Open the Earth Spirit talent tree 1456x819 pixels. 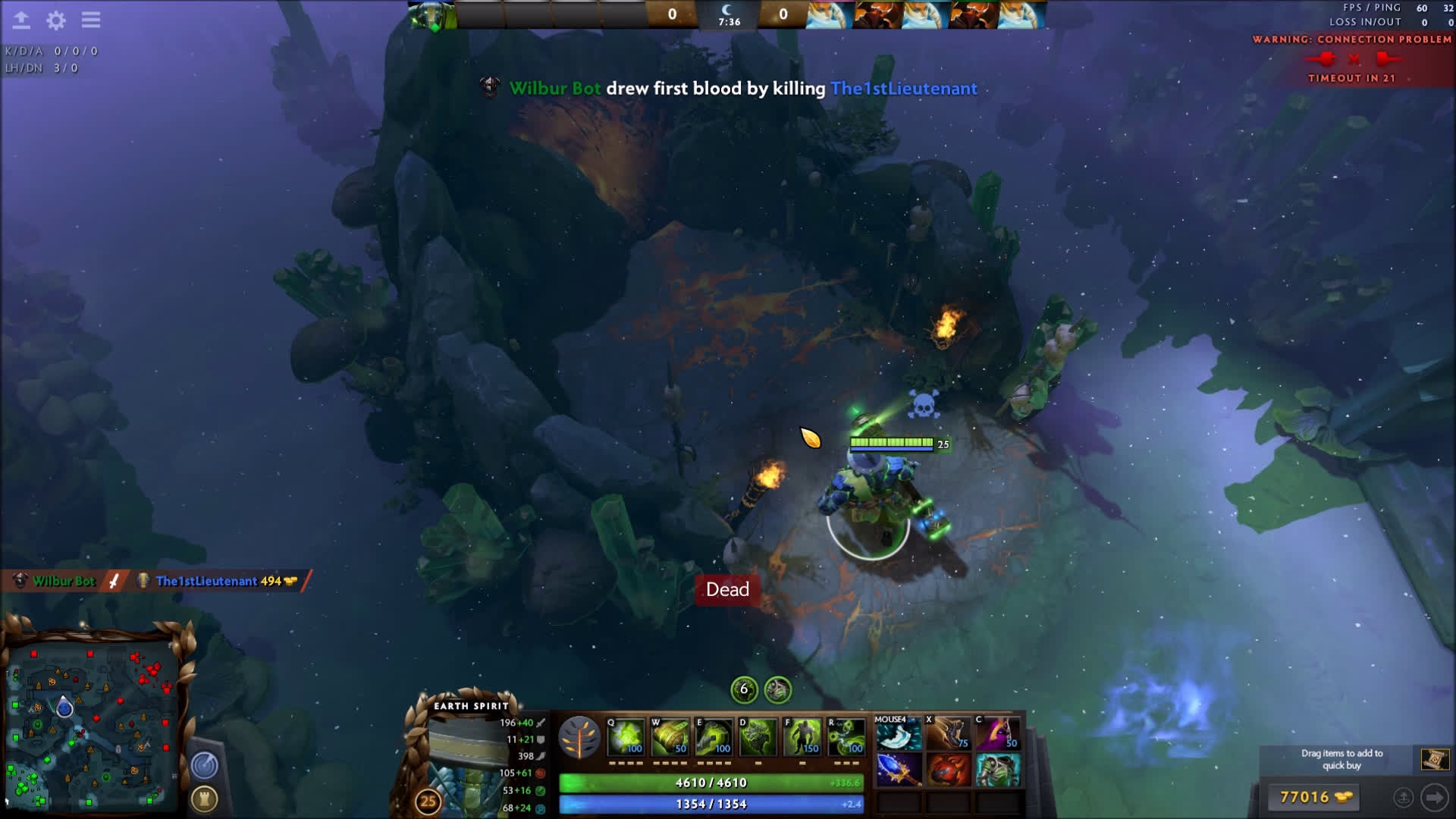[x=579, y=737]
